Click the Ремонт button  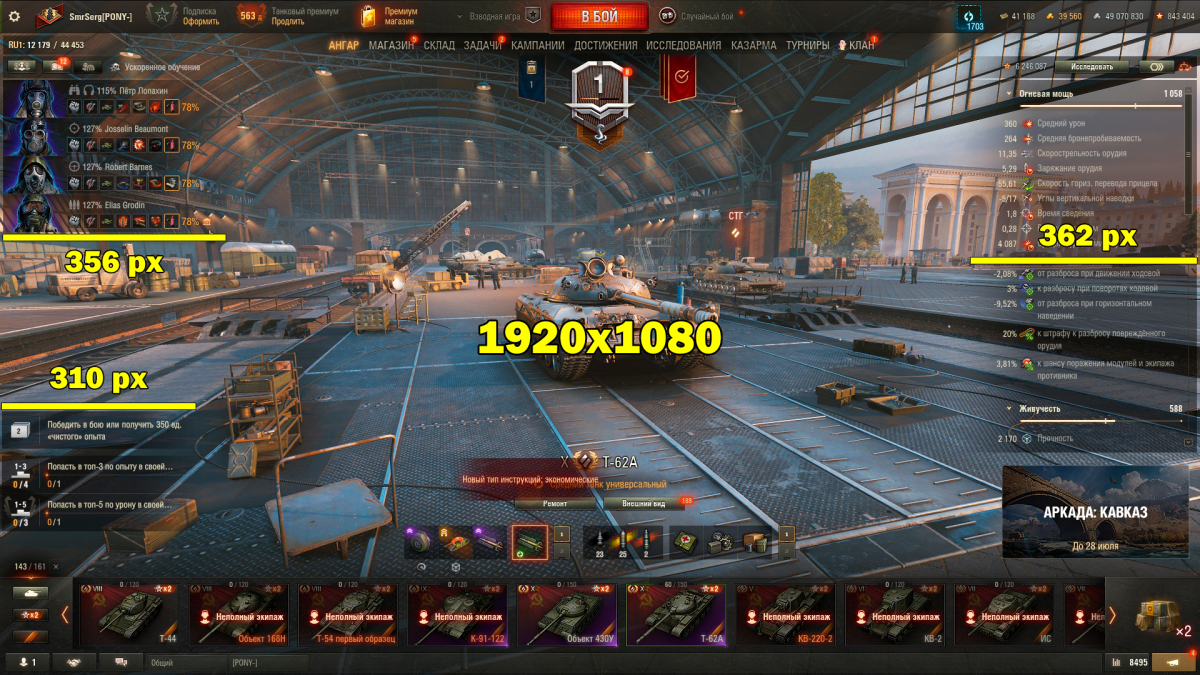555,504
